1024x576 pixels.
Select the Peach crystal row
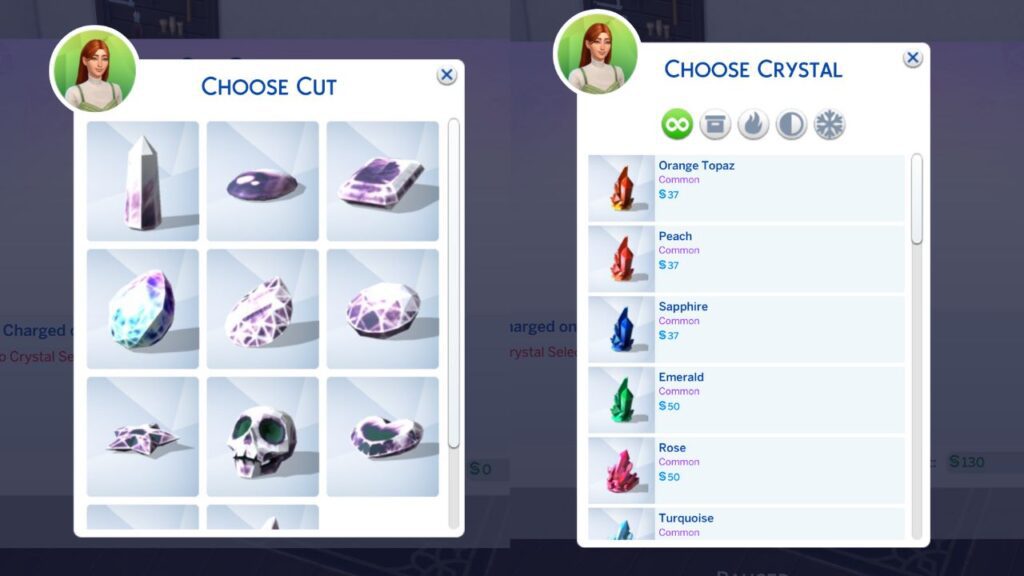tap(746, 258)
